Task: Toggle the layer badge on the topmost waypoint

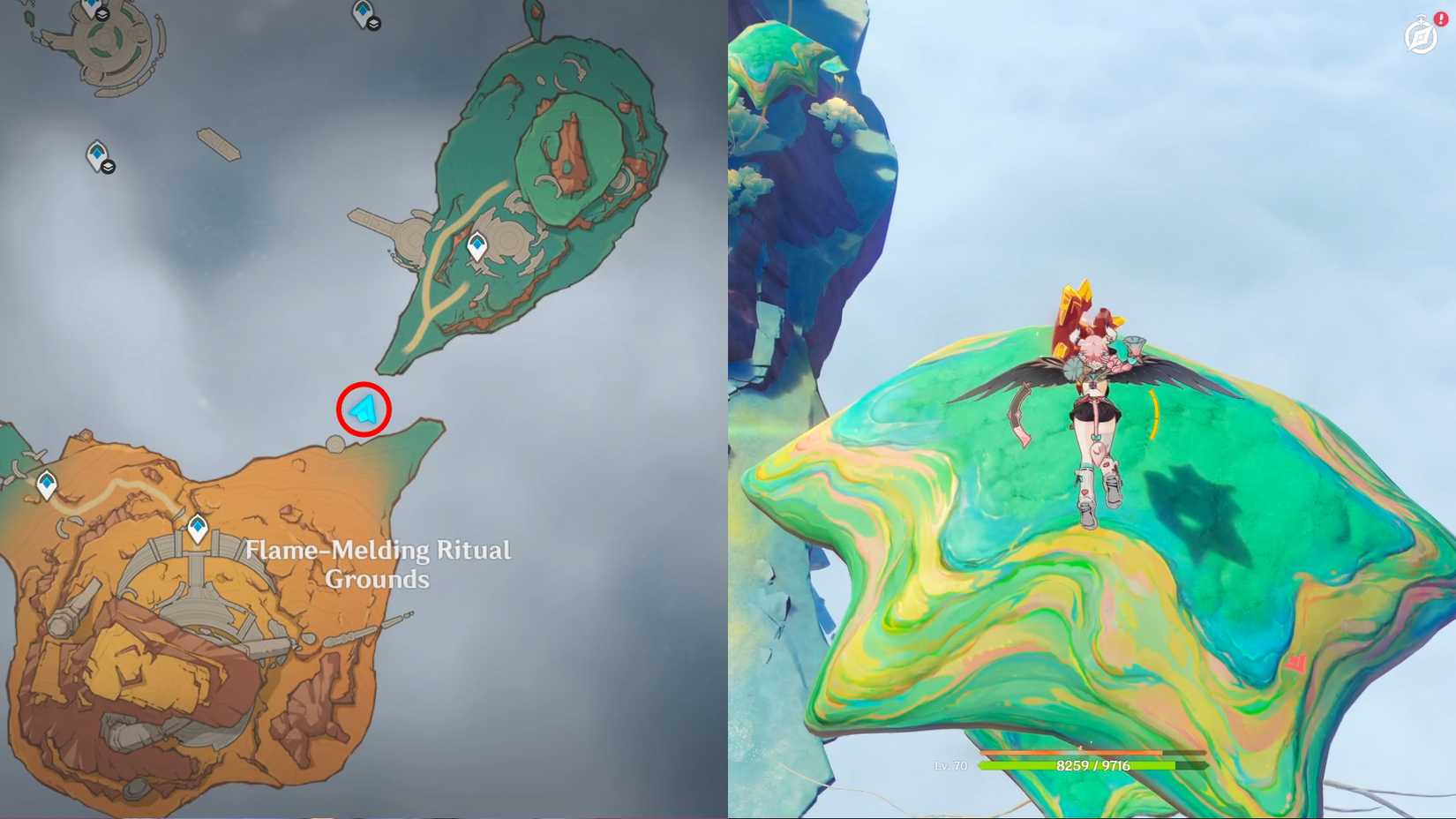Action: pyautogui.click(x=374, y=22)
